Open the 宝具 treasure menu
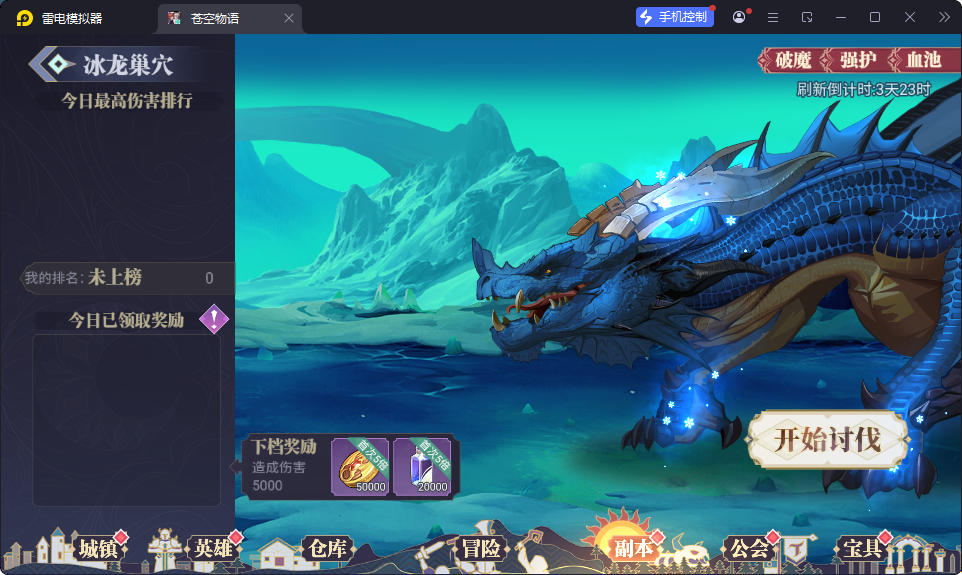The image size is (962, 575). pos(862,548)
